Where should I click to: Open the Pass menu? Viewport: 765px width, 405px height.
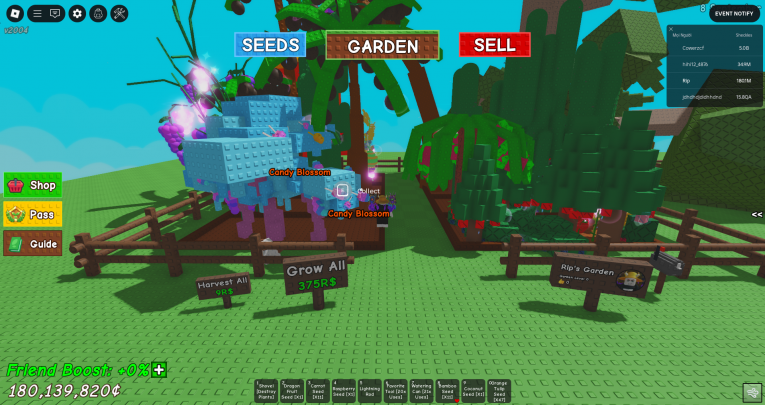click(33, 214)
